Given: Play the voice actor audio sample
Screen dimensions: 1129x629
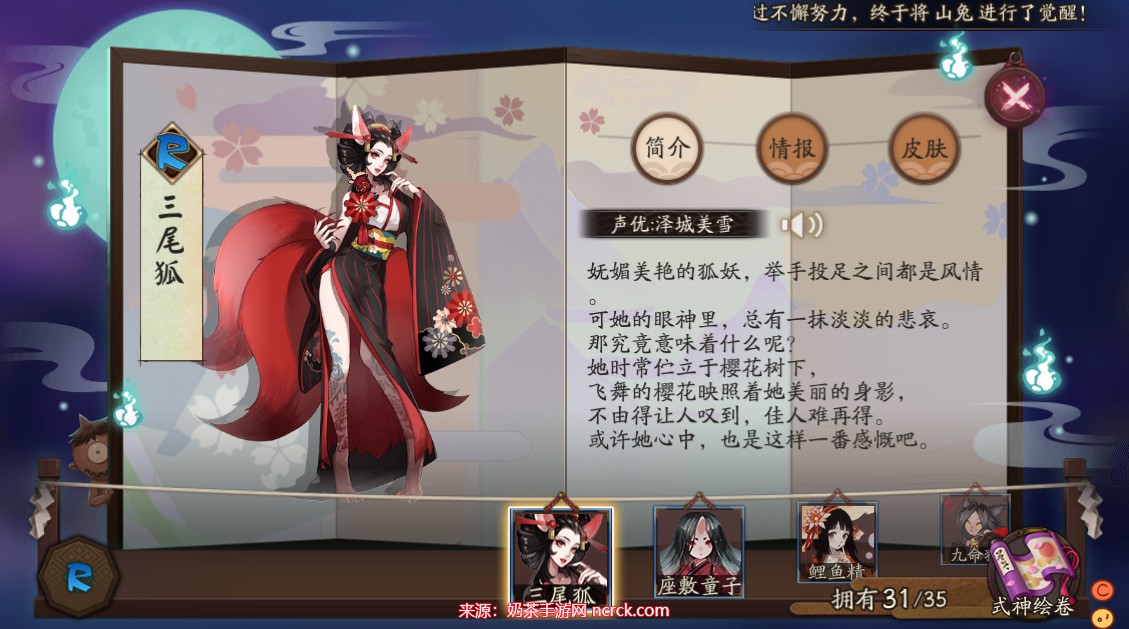Looking at the screenshot, I should (x=799, y=225).
